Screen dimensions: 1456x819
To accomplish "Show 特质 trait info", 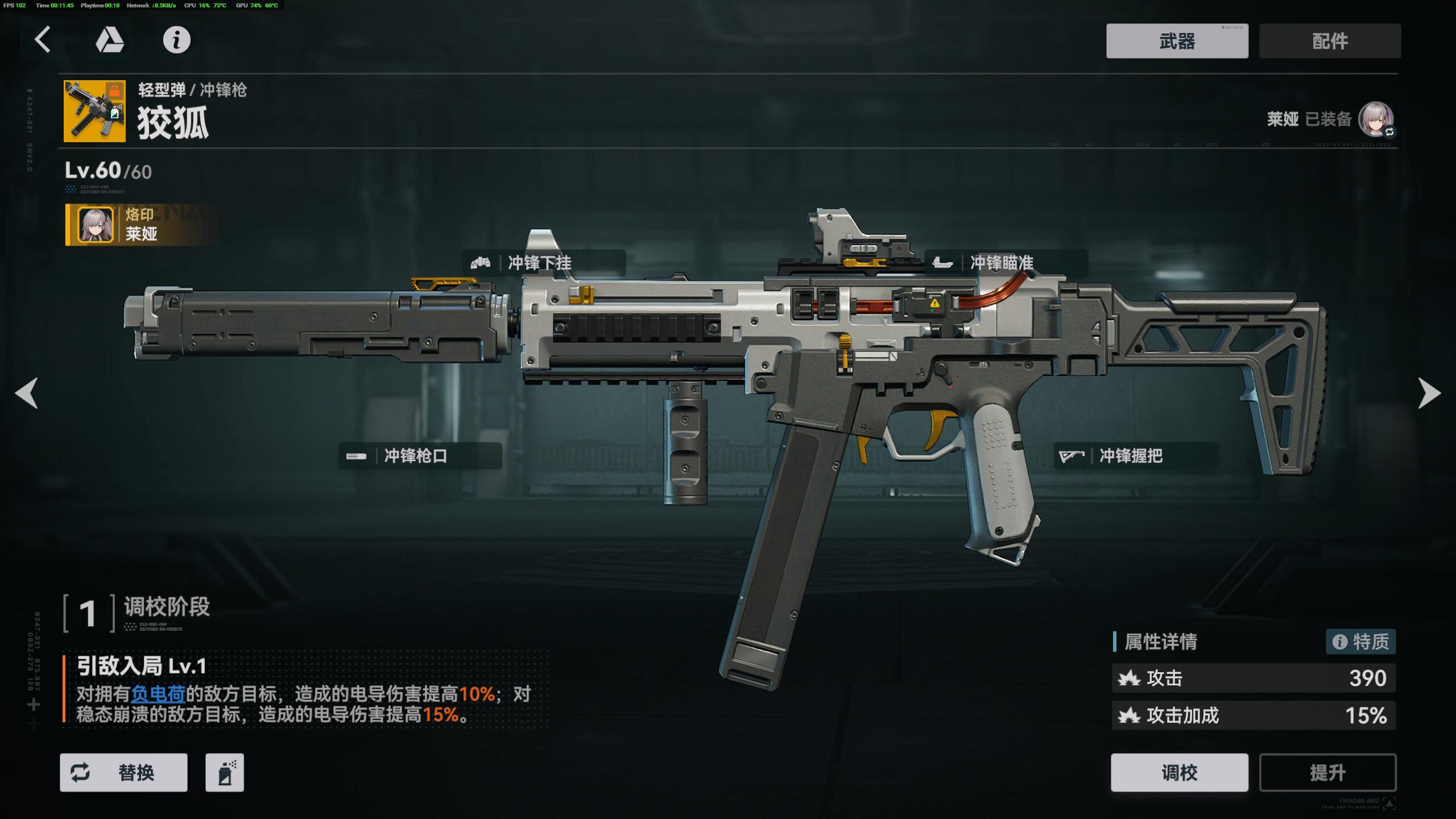I will tap(1360, 642).
